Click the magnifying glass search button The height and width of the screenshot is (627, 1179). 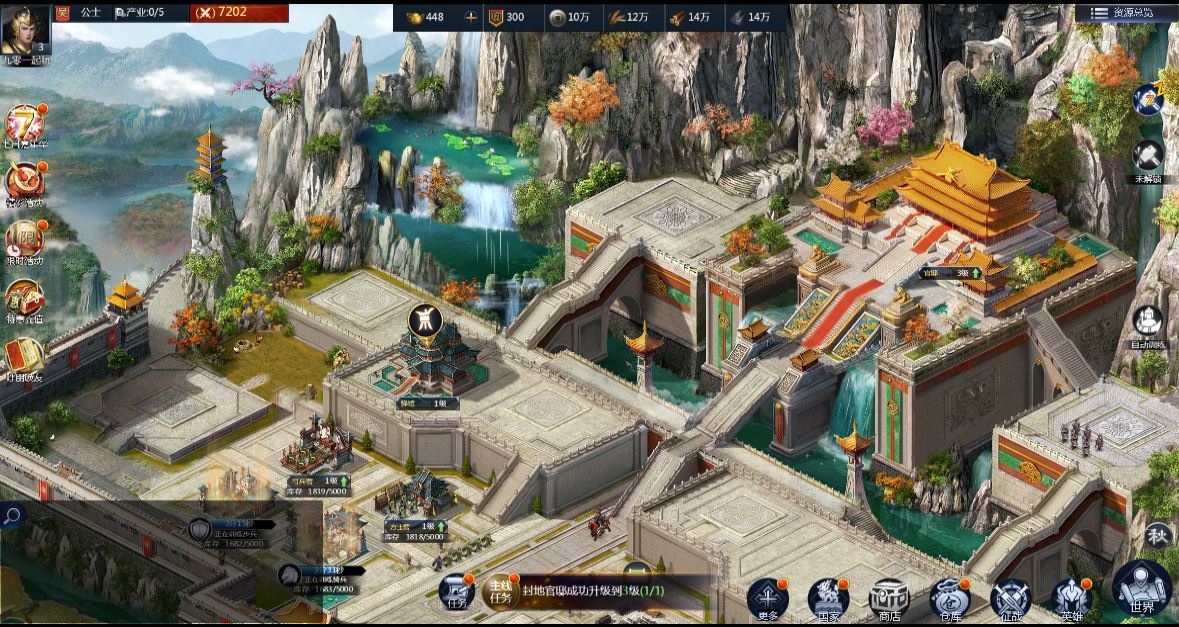(x=12, y=516)
